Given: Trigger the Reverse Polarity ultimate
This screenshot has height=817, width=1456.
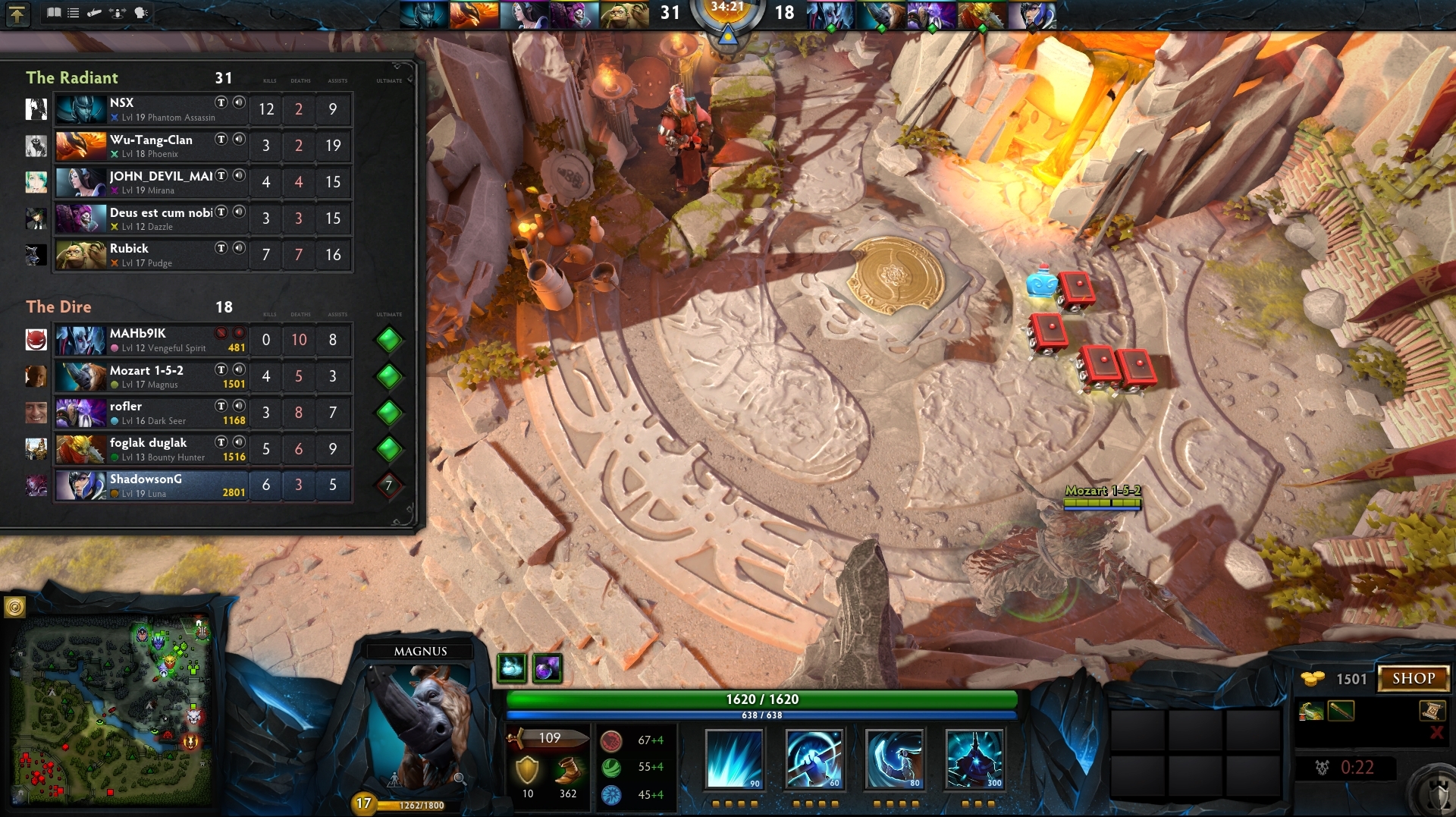Looking at the screenshot, I should coord(974,759).
